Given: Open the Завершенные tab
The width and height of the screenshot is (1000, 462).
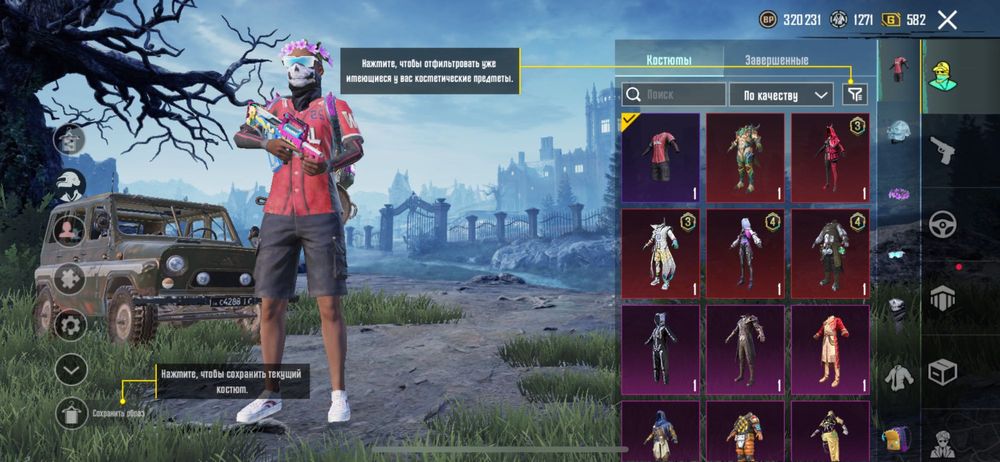Looking at the screenshot, I should 776,60.
